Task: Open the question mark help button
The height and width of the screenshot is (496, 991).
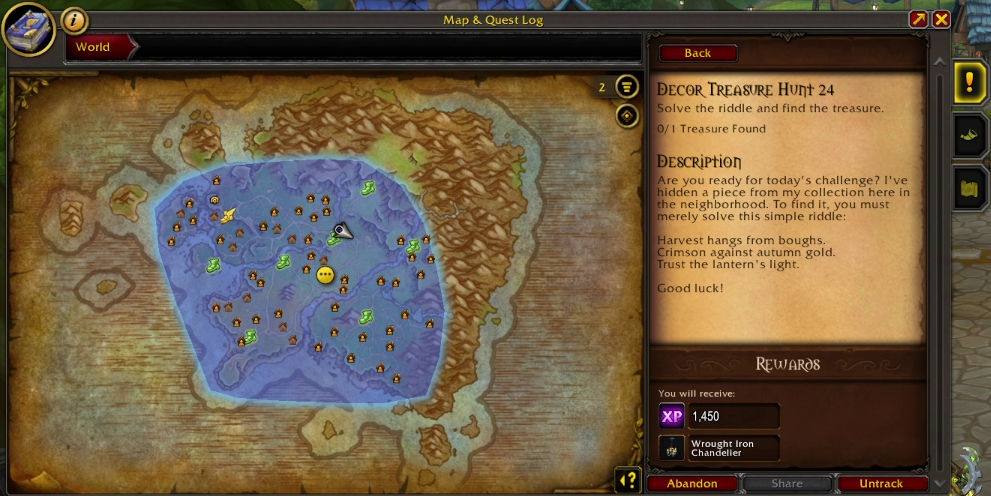Action: [x=627, y=480]
